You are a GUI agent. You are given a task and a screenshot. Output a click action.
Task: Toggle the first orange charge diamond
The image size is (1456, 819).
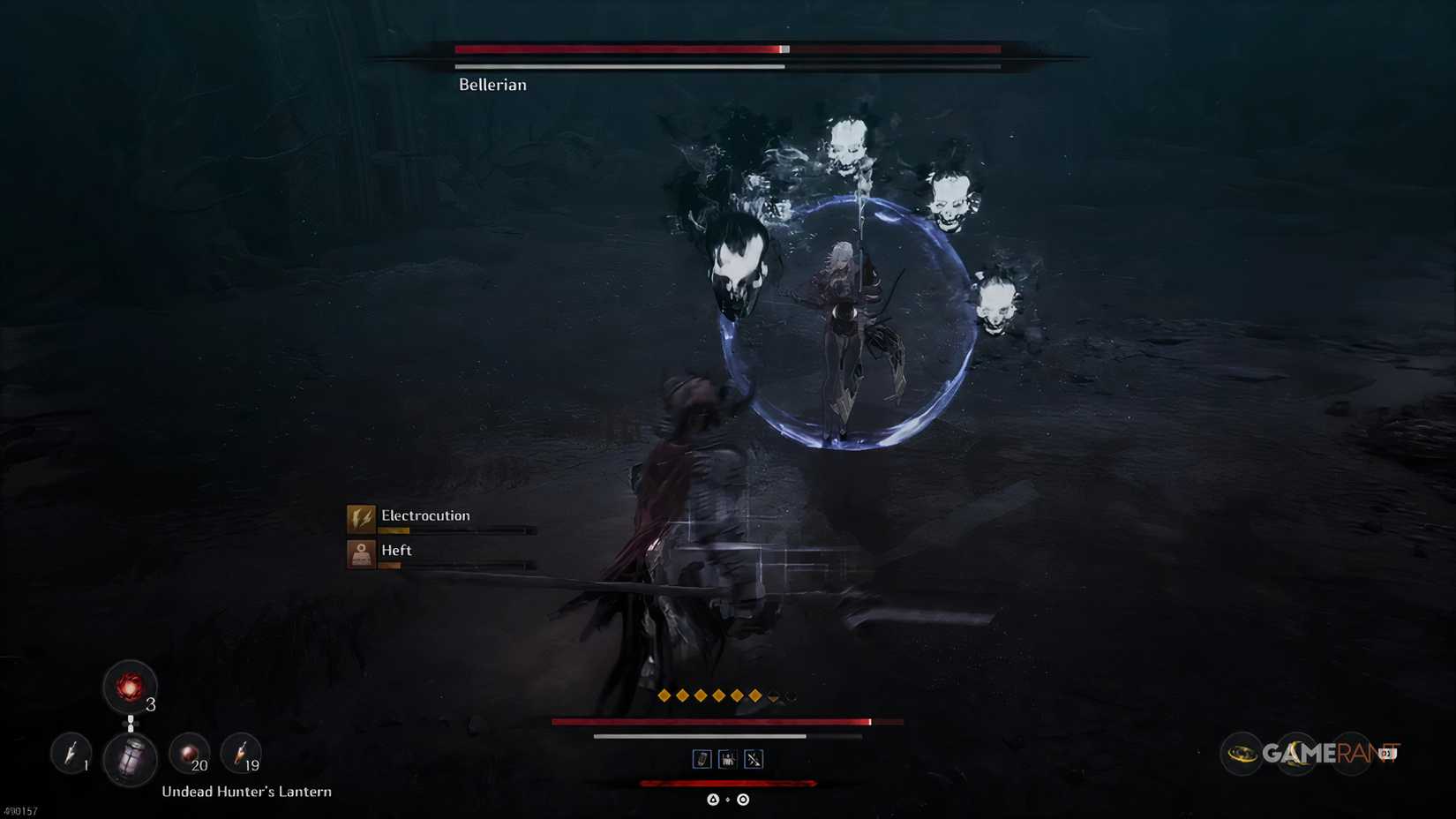[664, 695]
